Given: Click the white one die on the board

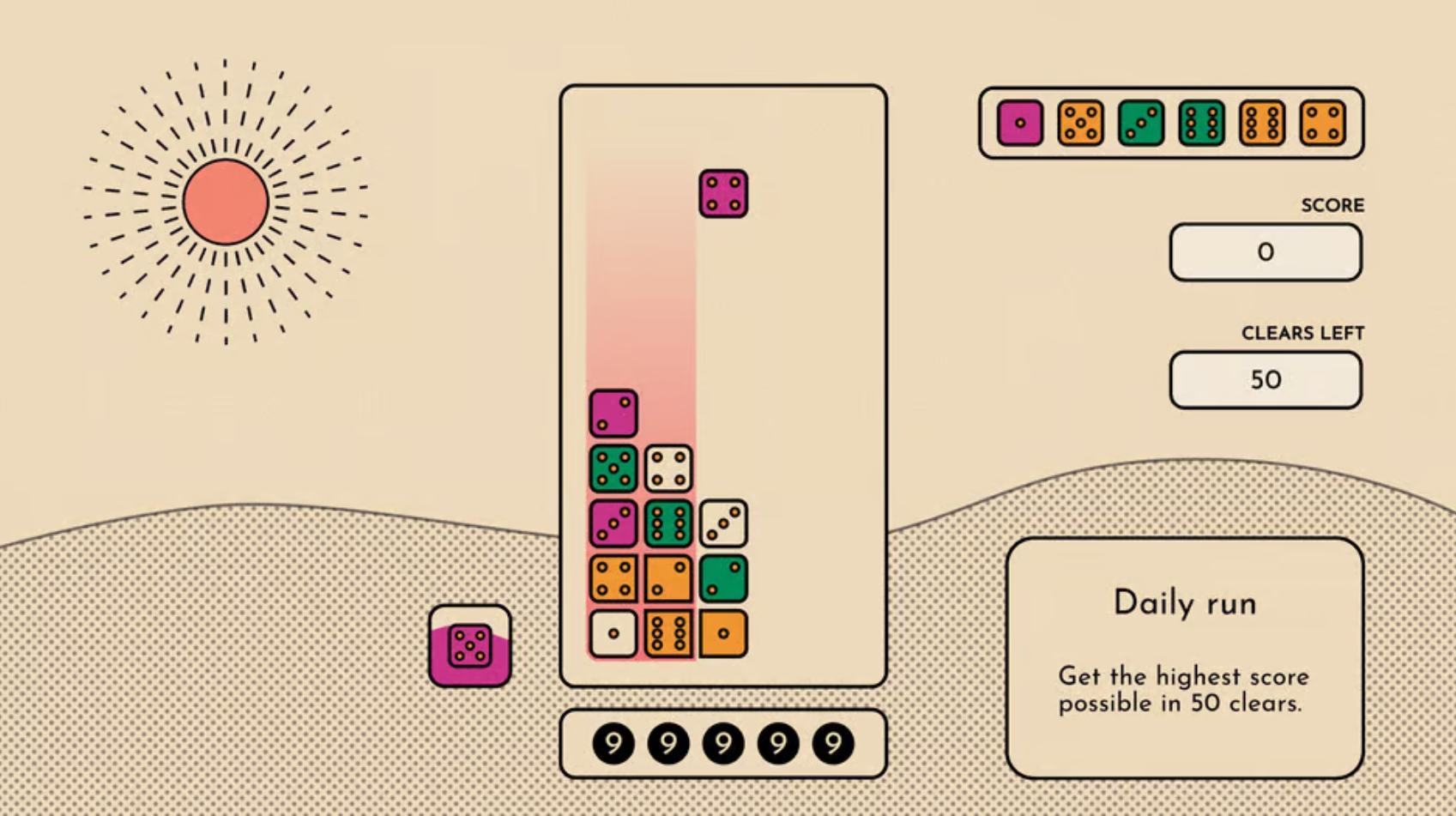Looking at the screenshot, I should pos(613,634).
